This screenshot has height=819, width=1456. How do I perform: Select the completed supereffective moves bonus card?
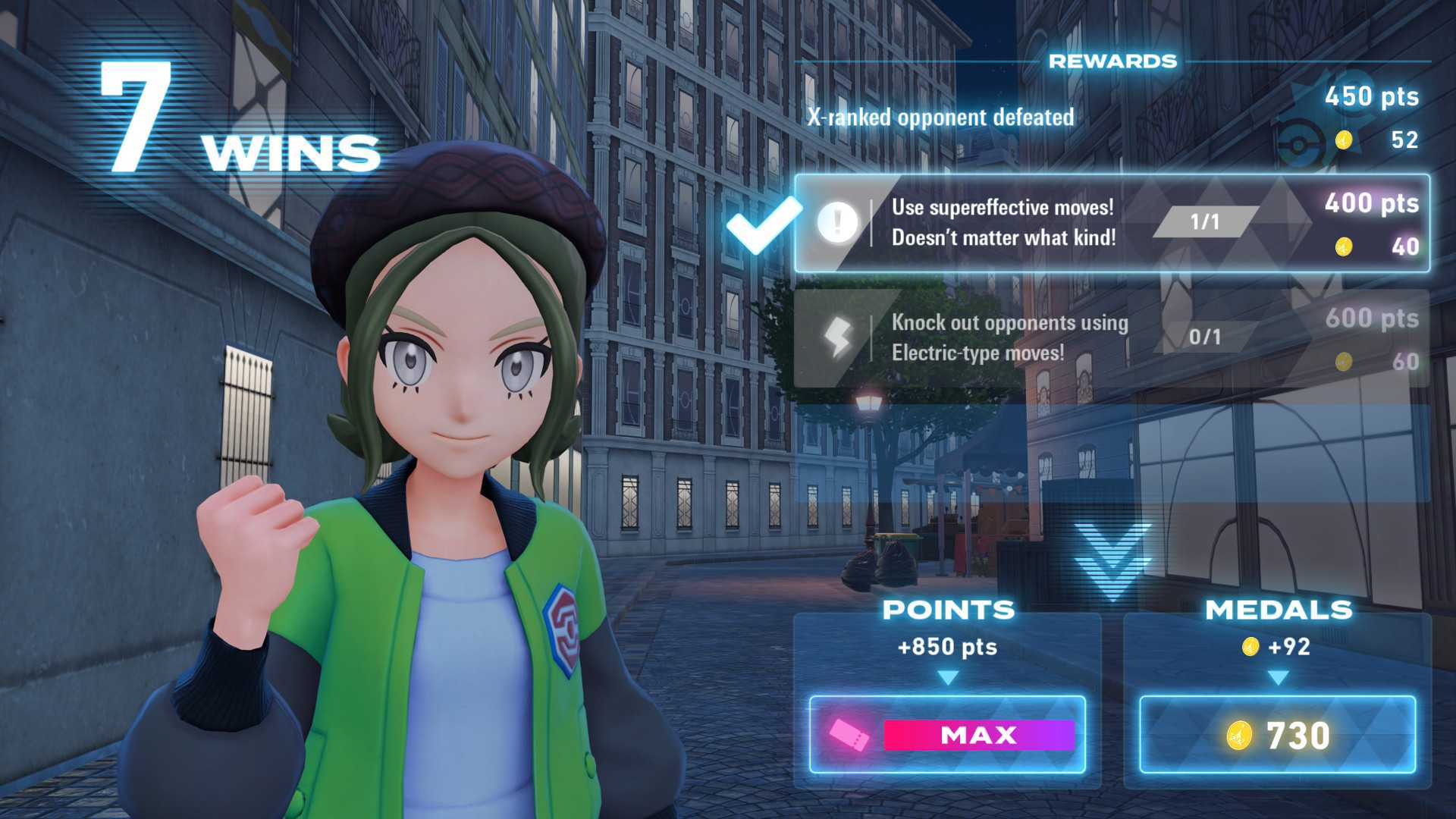pyautogui.click(x=1112, y=223)
